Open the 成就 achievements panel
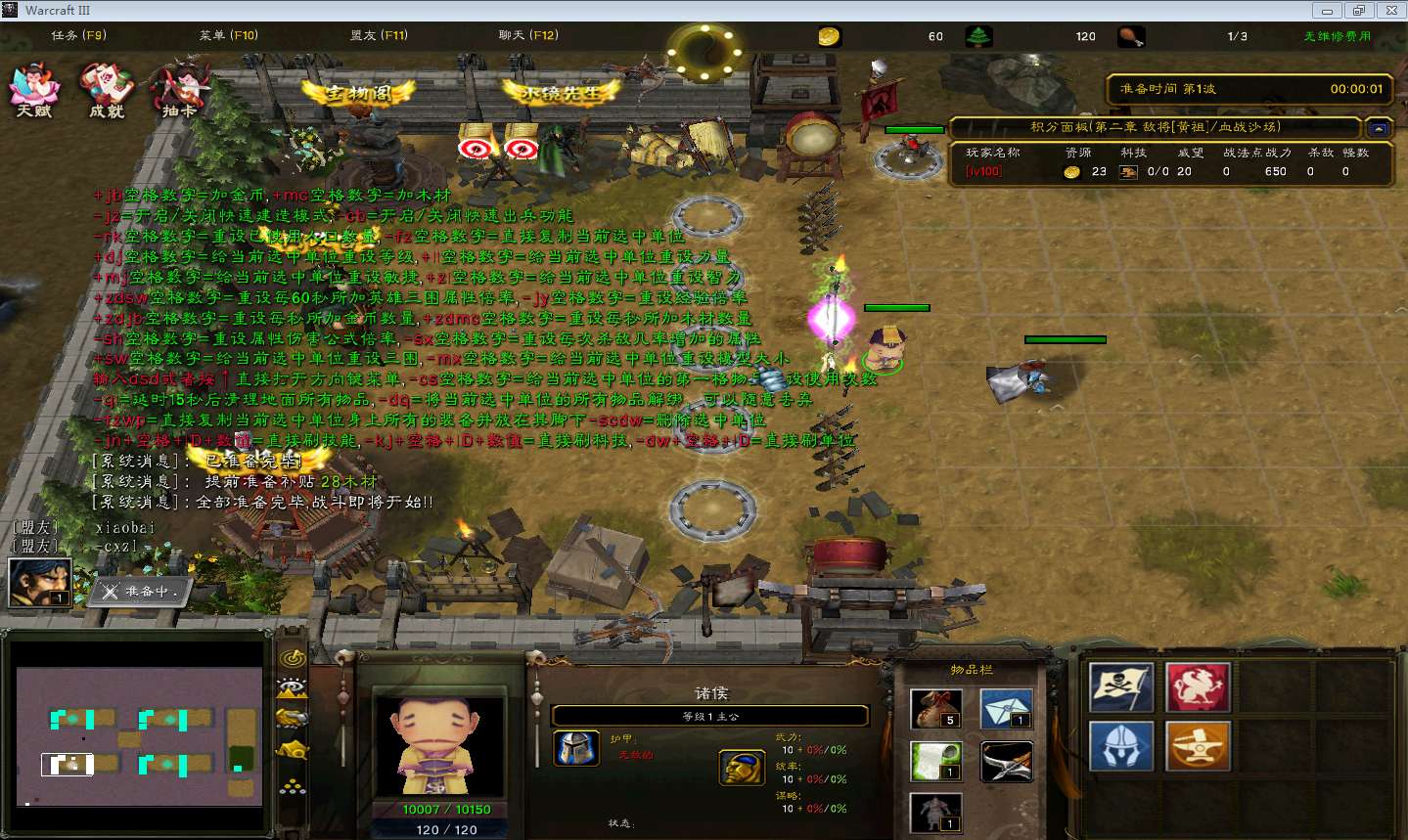Viewport: 1408px width, 840px height. point(107,90)
